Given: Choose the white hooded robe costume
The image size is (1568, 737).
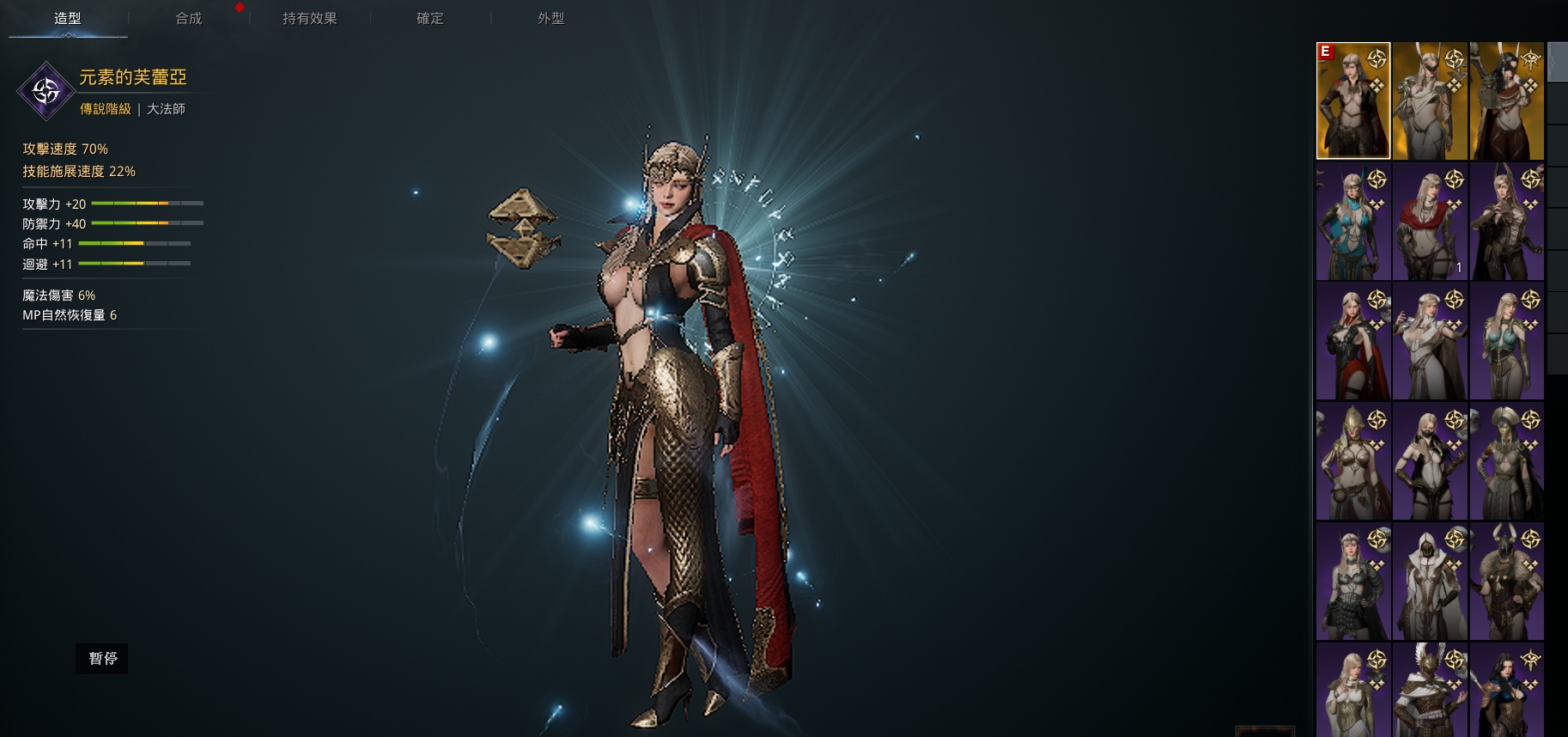Looking at the screenshot, I should tap(1430, 582).
